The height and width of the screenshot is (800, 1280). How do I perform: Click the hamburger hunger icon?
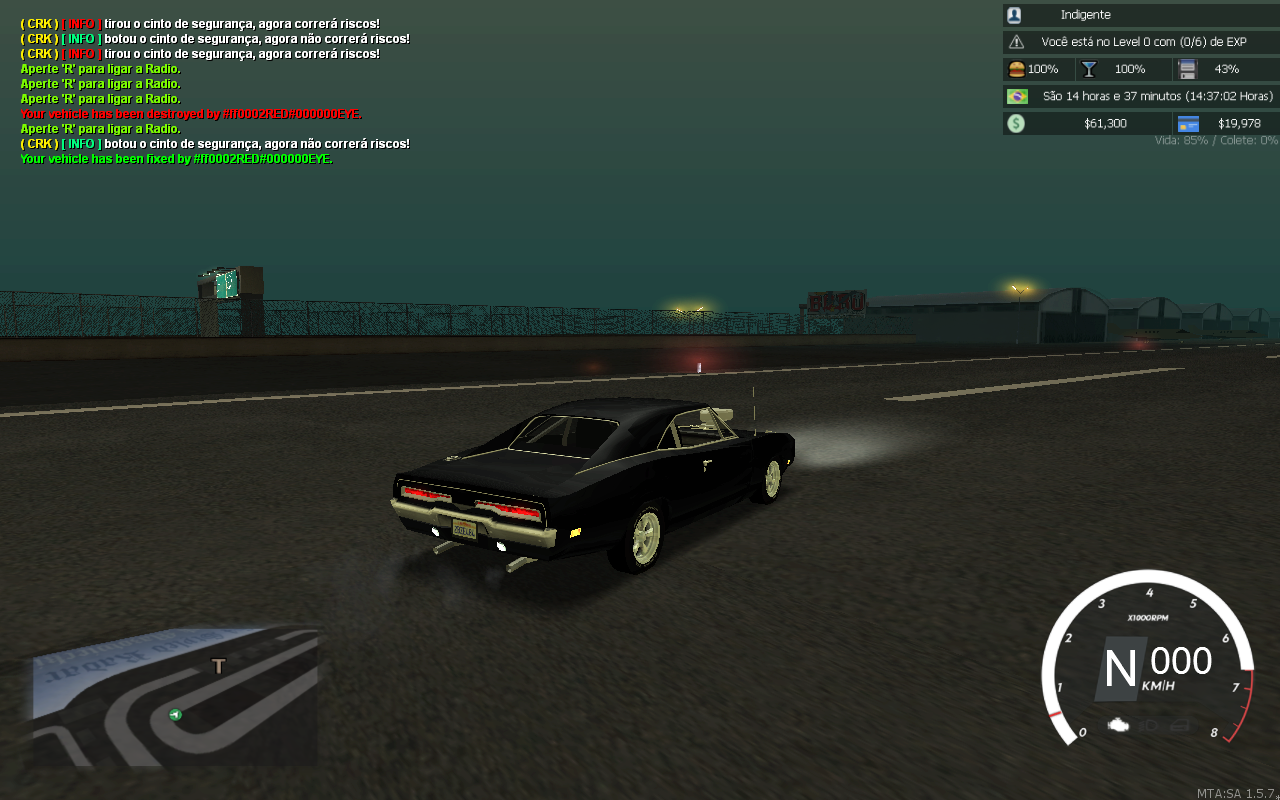coord(1016,68)
